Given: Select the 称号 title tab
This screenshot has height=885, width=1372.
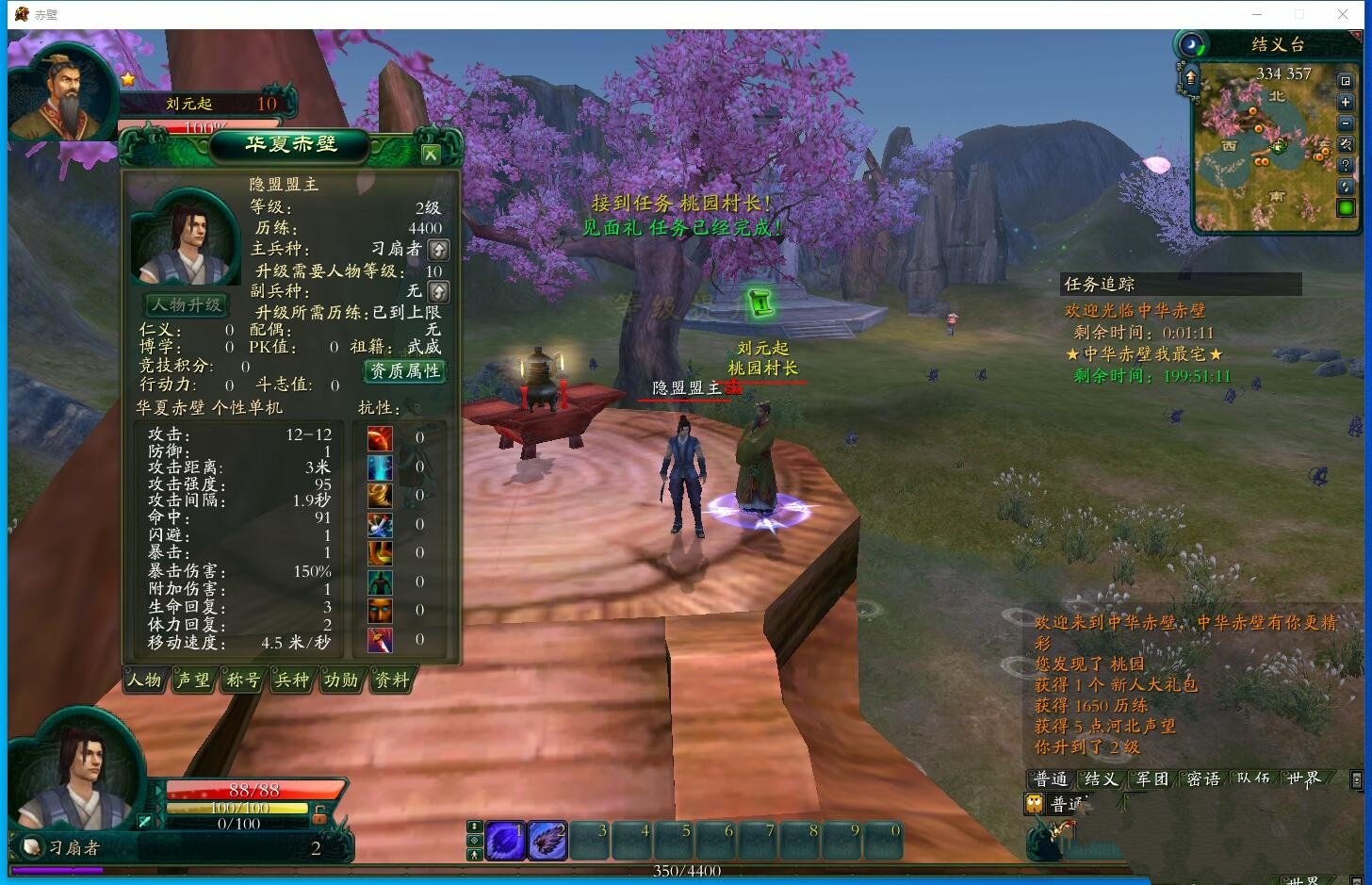Looking at the screenshot, I should (243, 680).
